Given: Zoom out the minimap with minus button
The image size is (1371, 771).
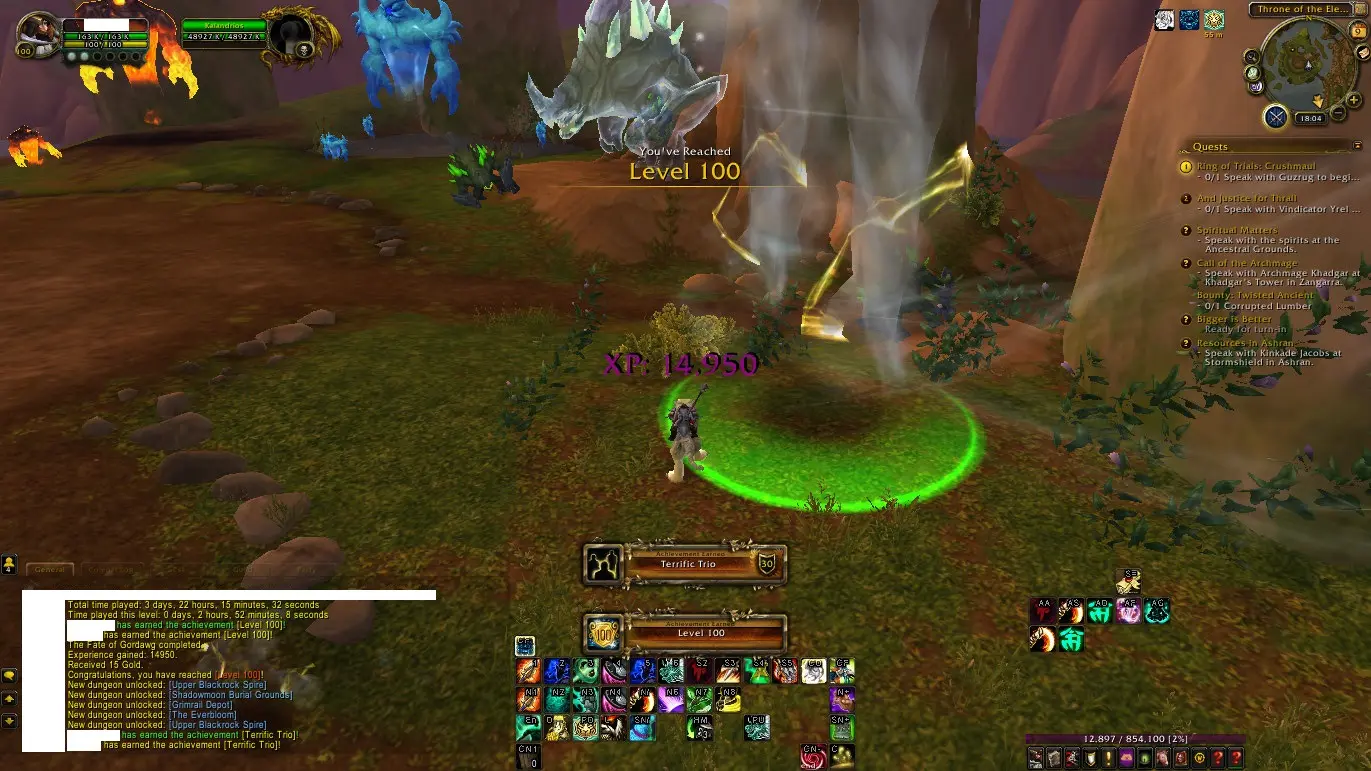Looking at the screenshot, I should click(1338, 114).
